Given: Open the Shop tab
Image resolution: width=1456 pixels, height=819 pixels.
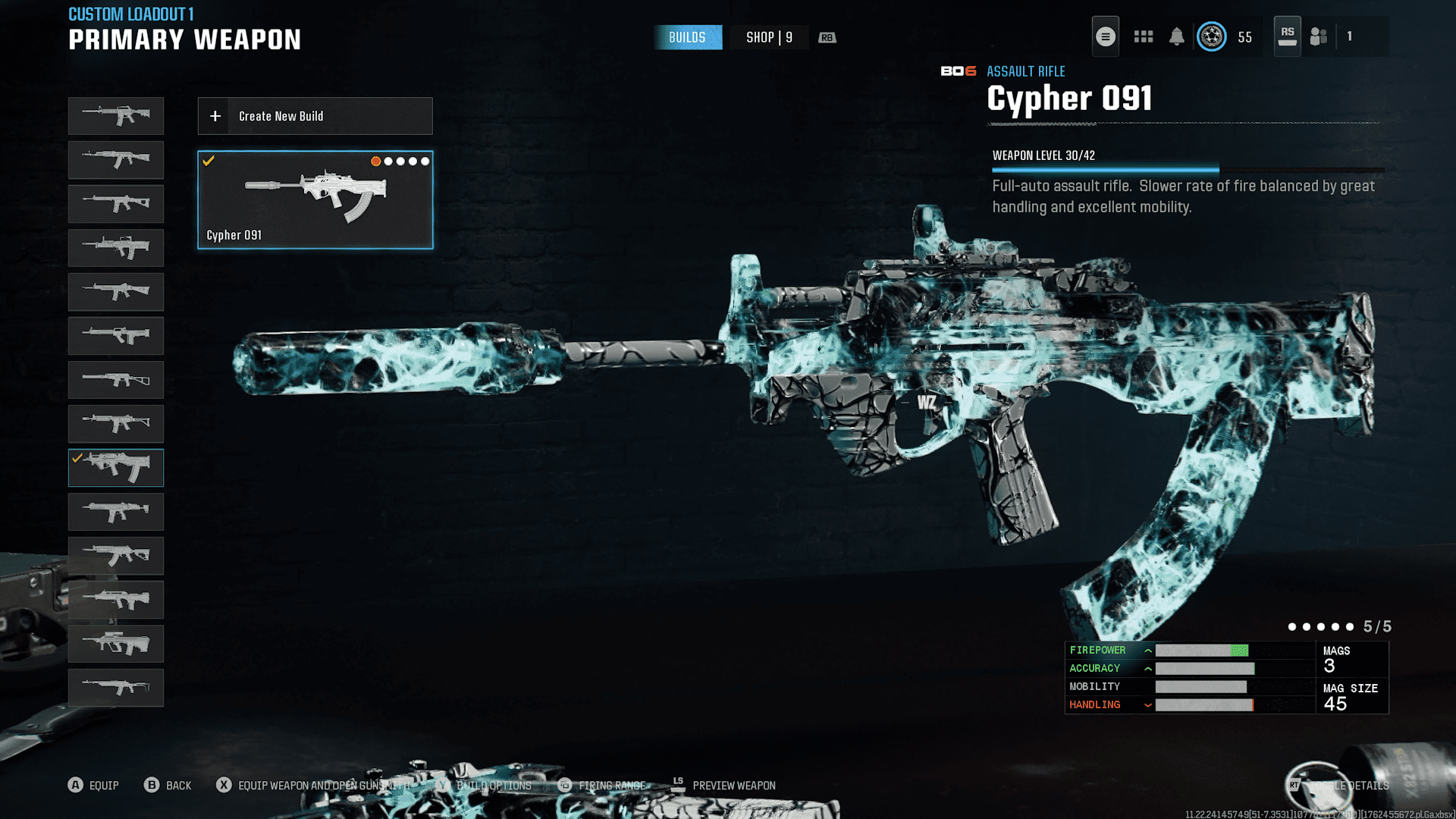Looking at the screenshot, I should click(x=769, y=37).
